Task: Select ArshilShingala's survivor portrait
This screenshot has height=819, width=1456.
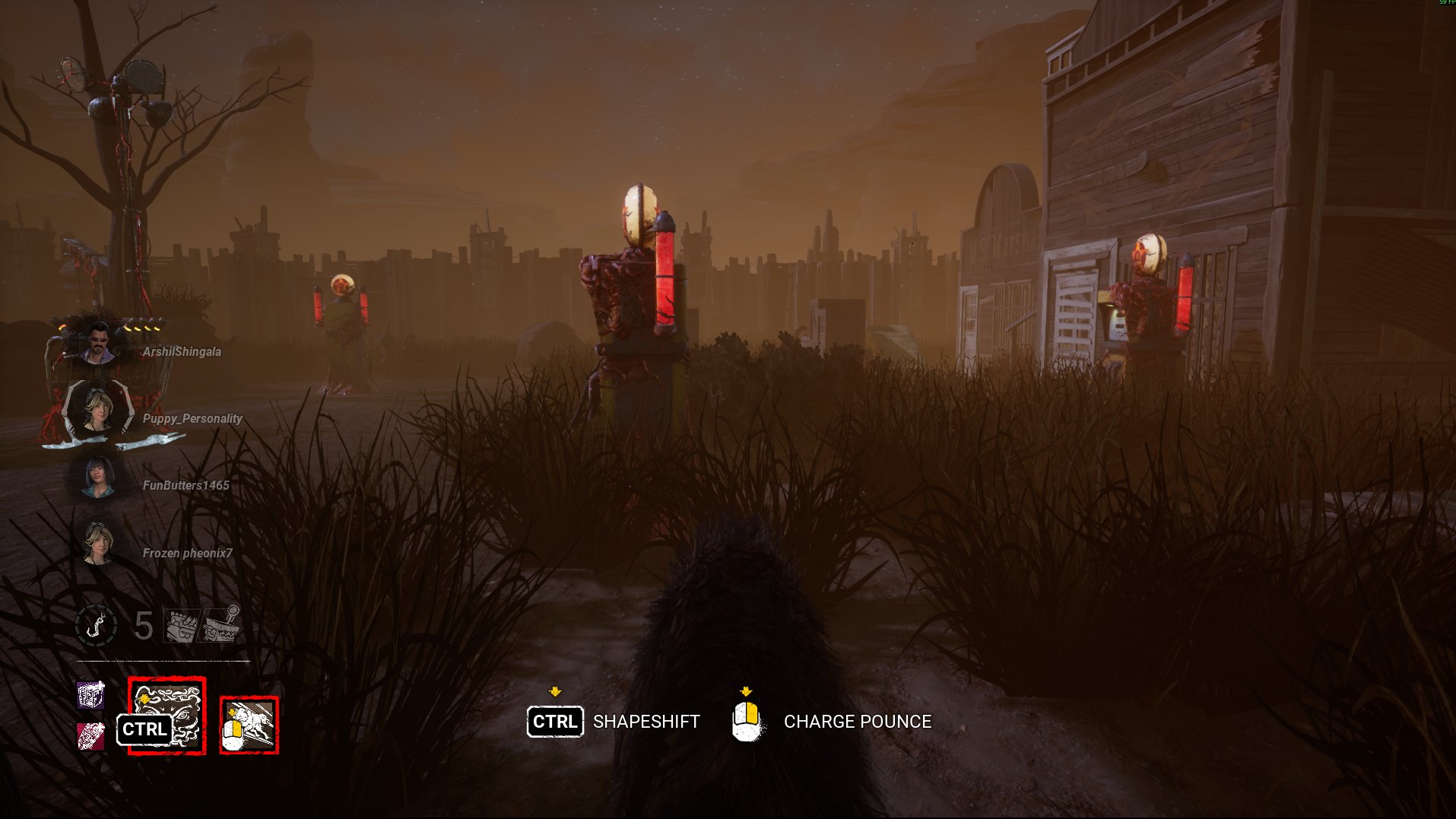Action: click(98, 344)
